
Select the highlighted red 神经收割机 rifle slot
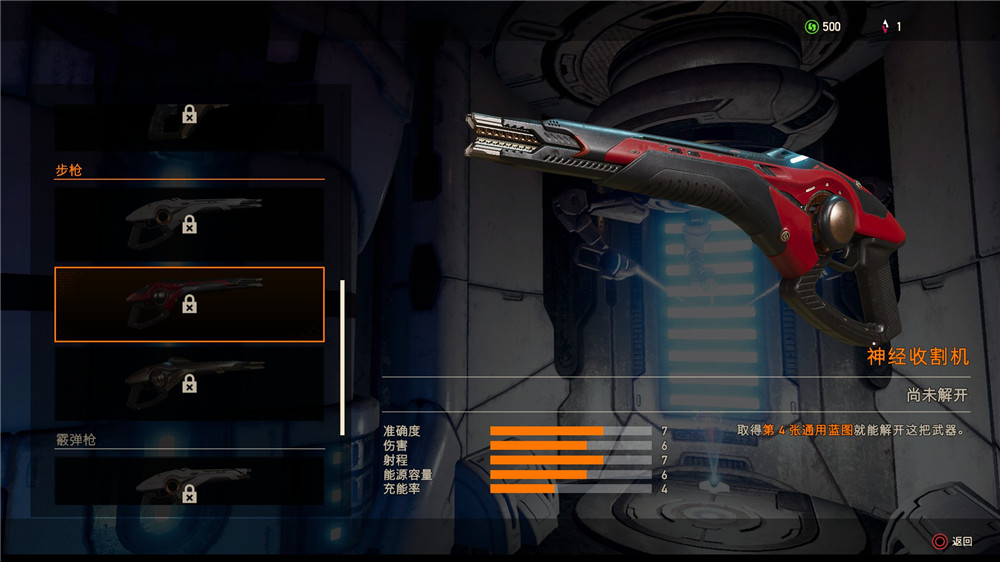[189, 304]
